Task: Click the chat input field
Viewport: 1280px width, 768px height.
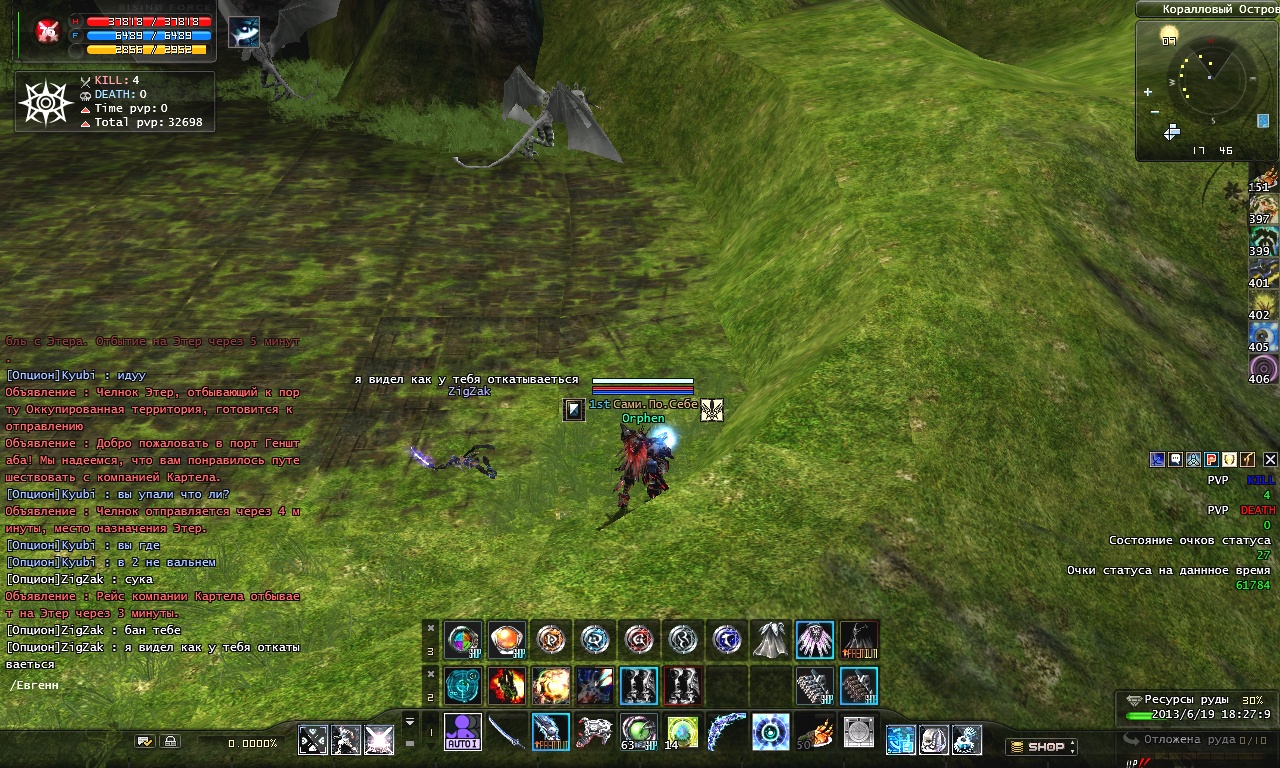Action: [150, 685]
